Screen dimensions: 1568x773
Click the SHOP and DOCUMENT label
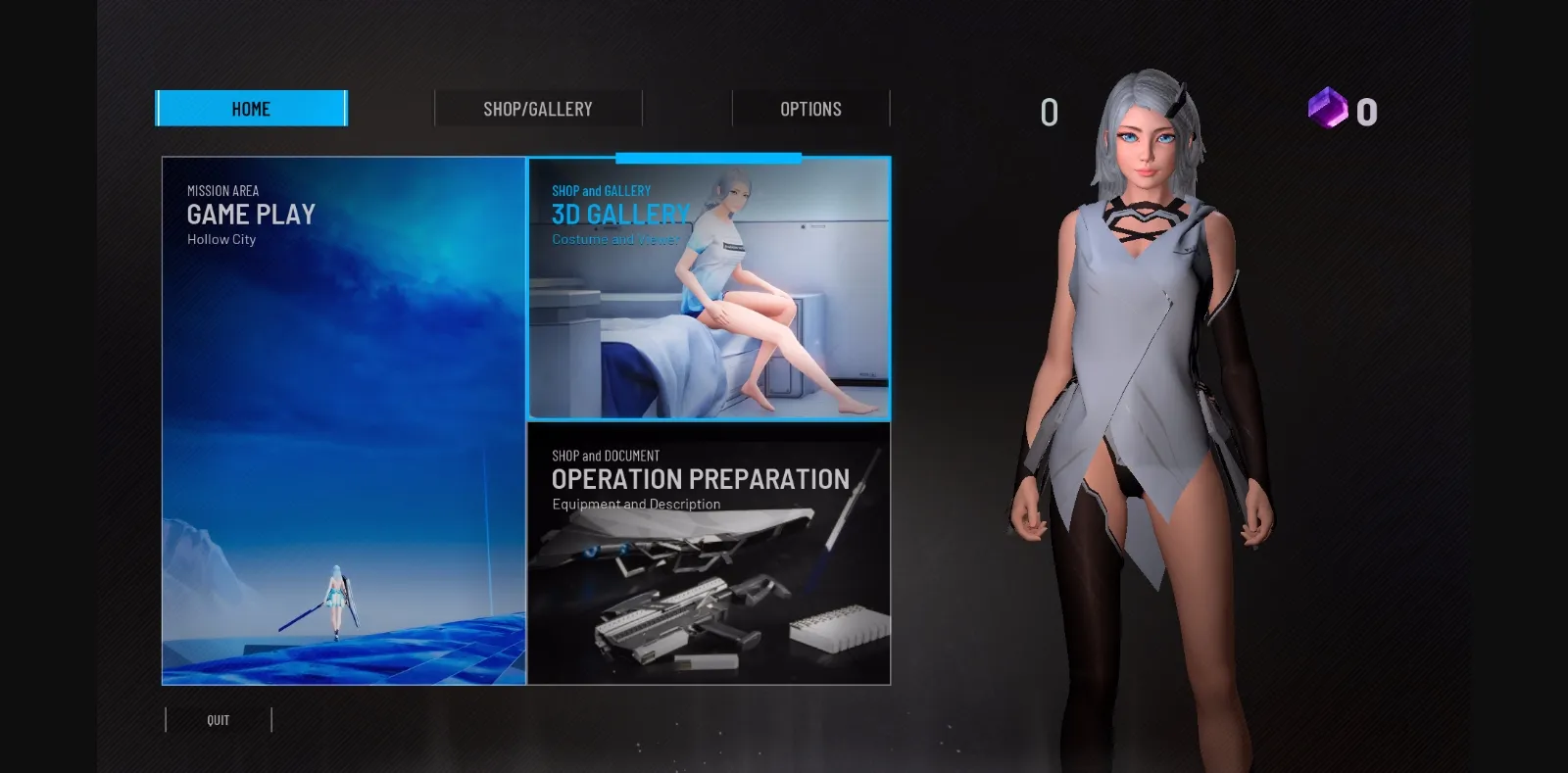605,456
